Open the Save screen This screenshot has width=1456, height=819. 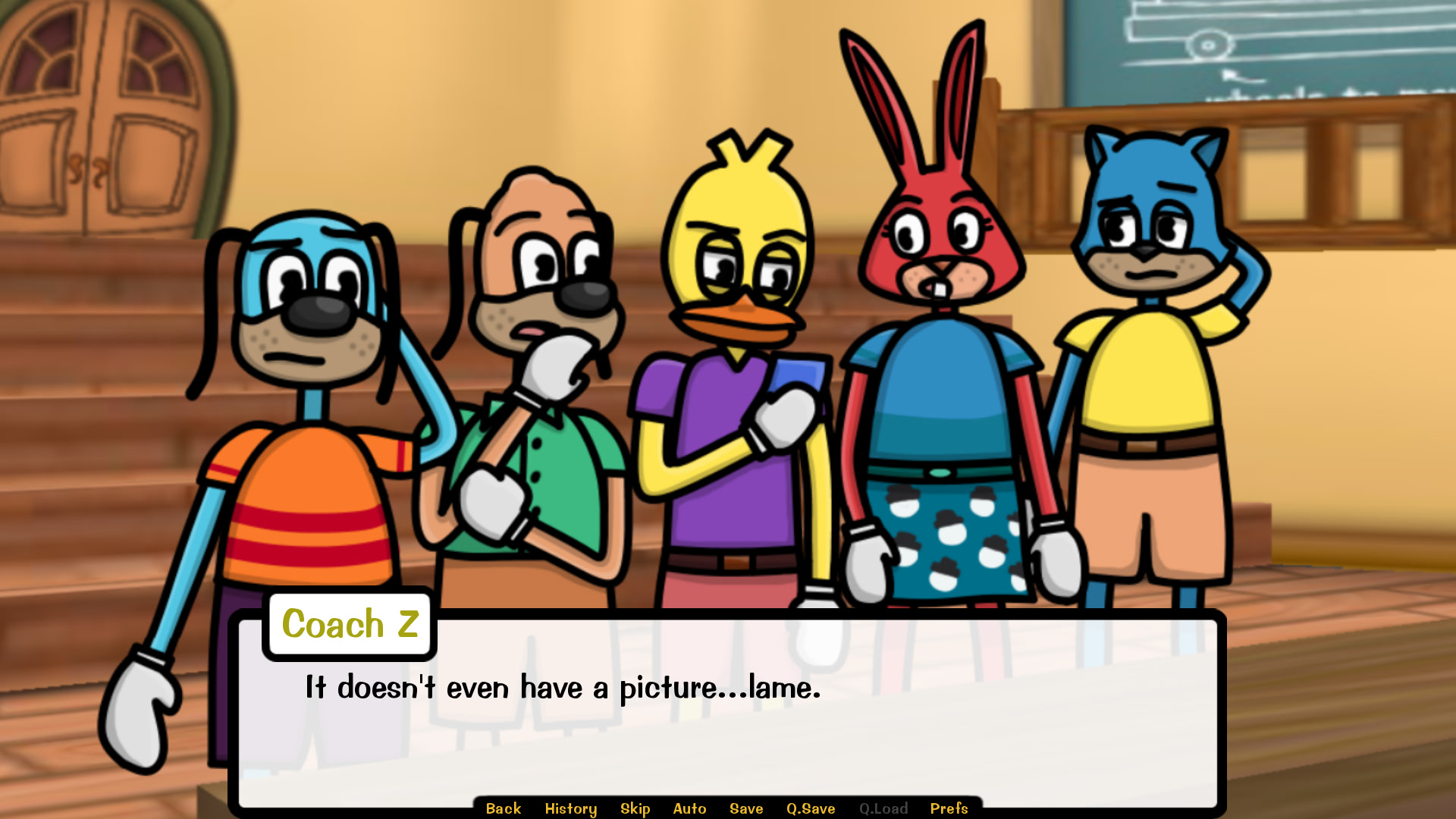[745, 808]
